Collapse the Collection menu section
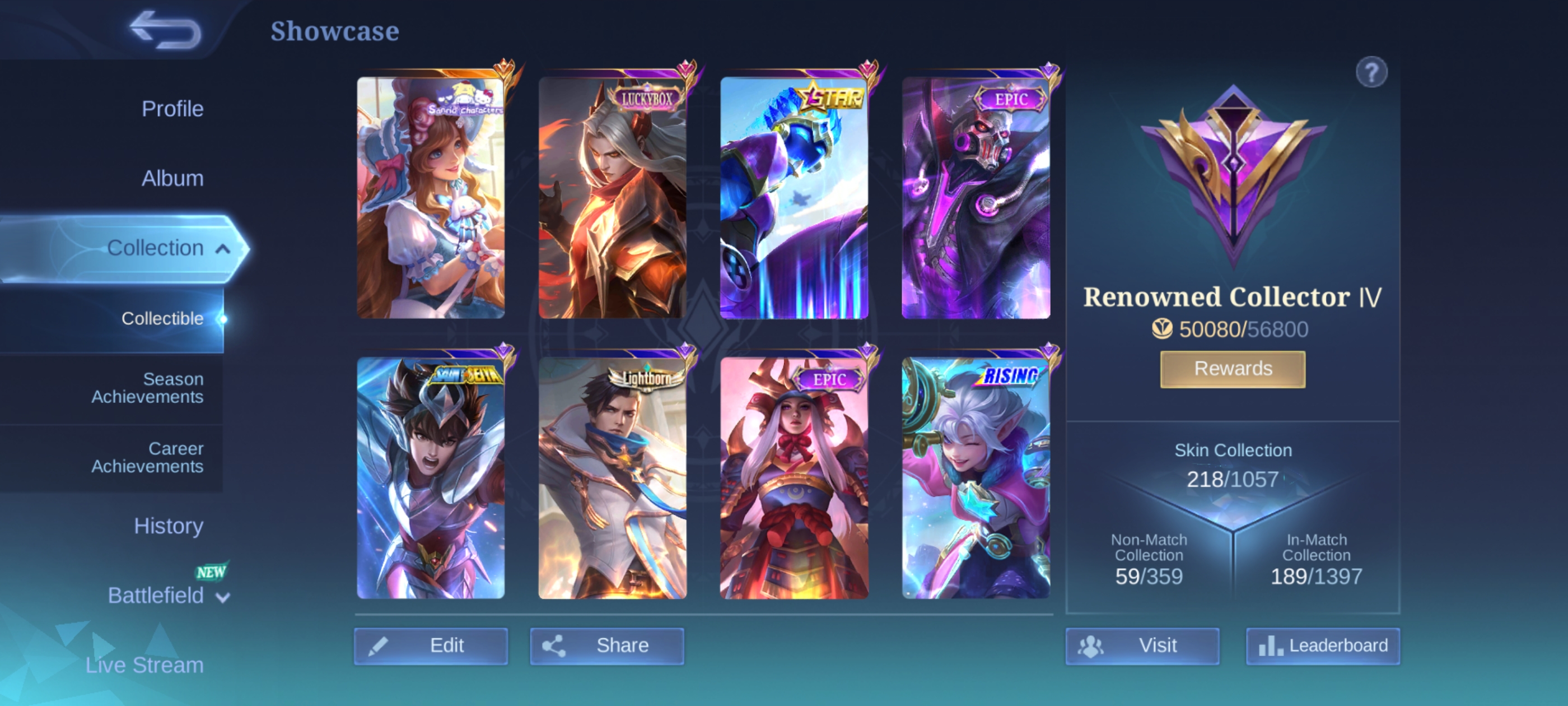The width and height of the screenshot is (1568, 706). (223, 249)
